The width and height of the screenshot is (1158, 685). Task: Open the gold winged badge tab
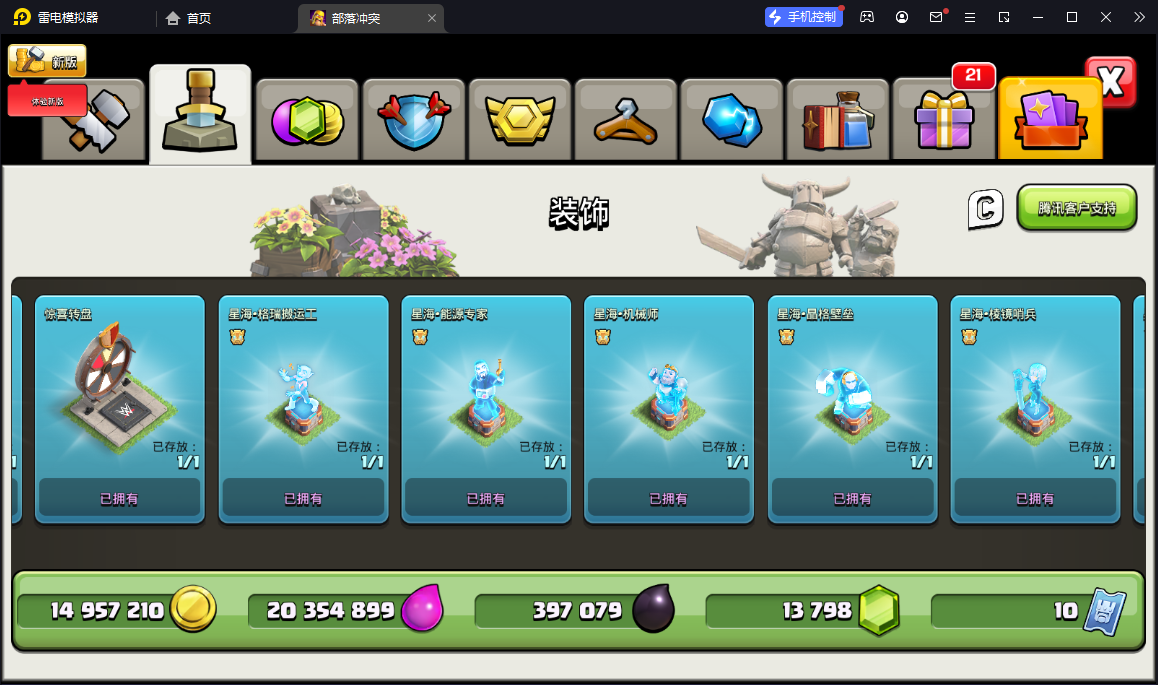[x=520, y=121]
